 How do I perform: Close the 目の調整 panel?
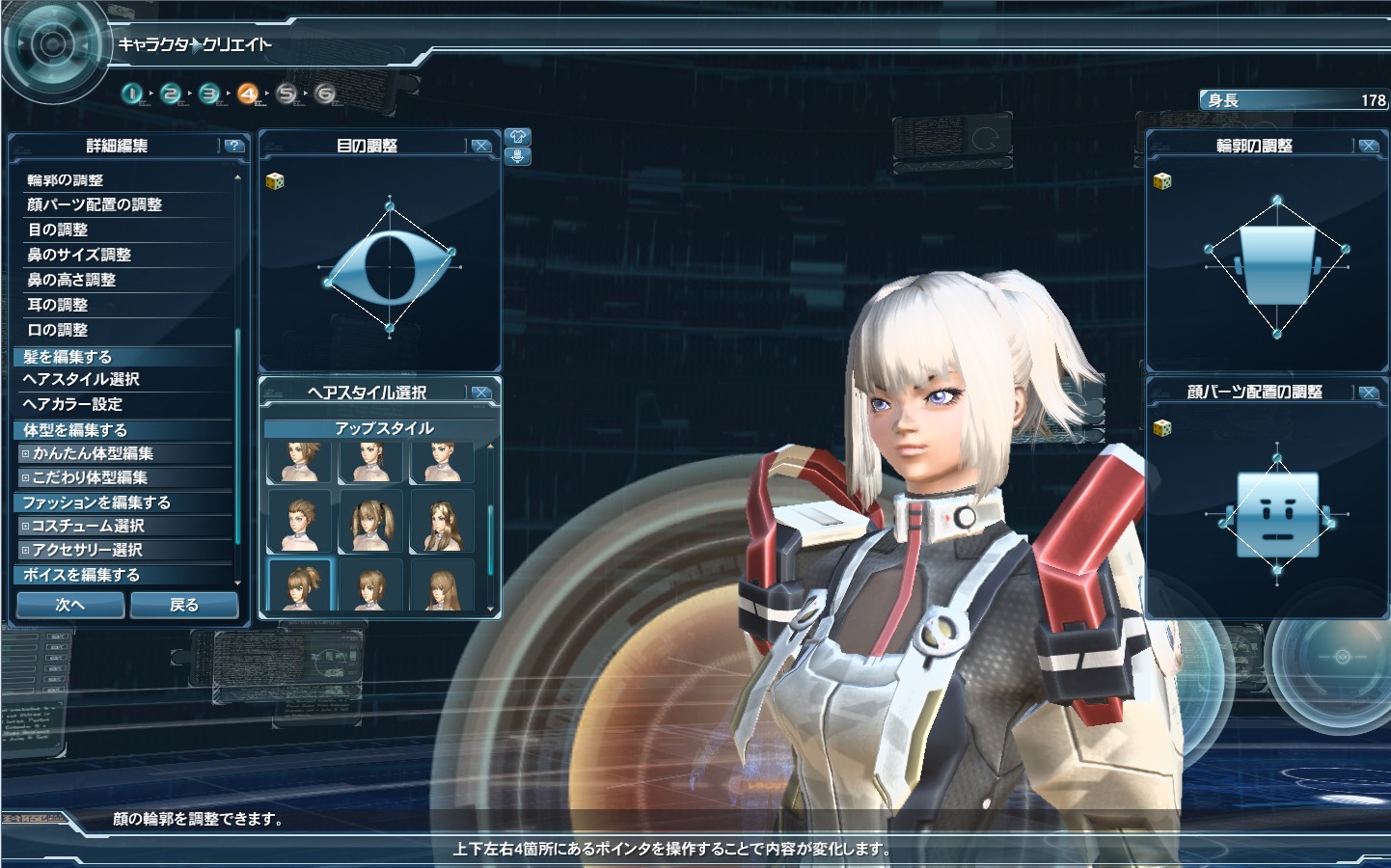point(480,146)
